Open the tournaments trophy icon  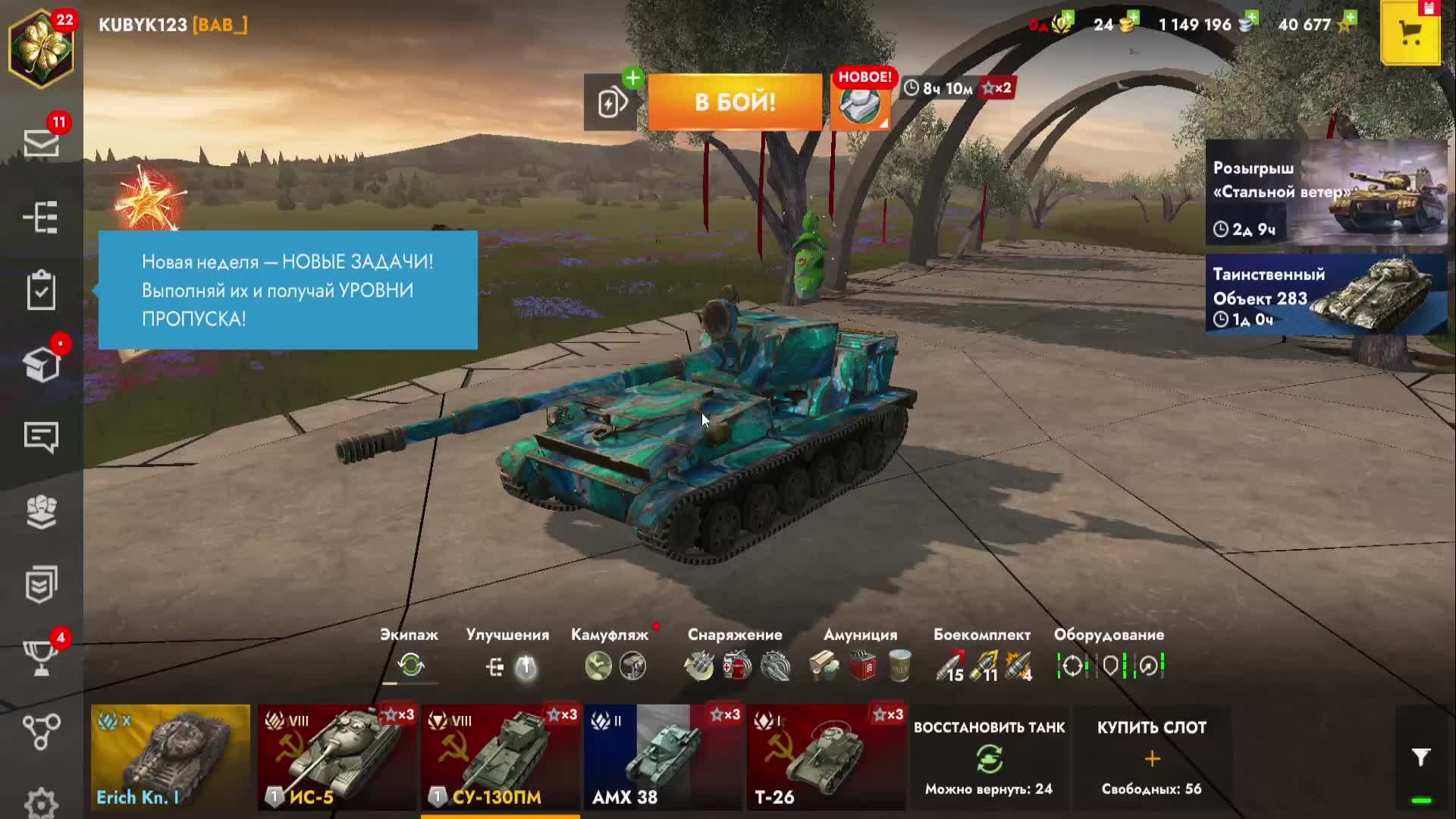[x=41, y=657]
